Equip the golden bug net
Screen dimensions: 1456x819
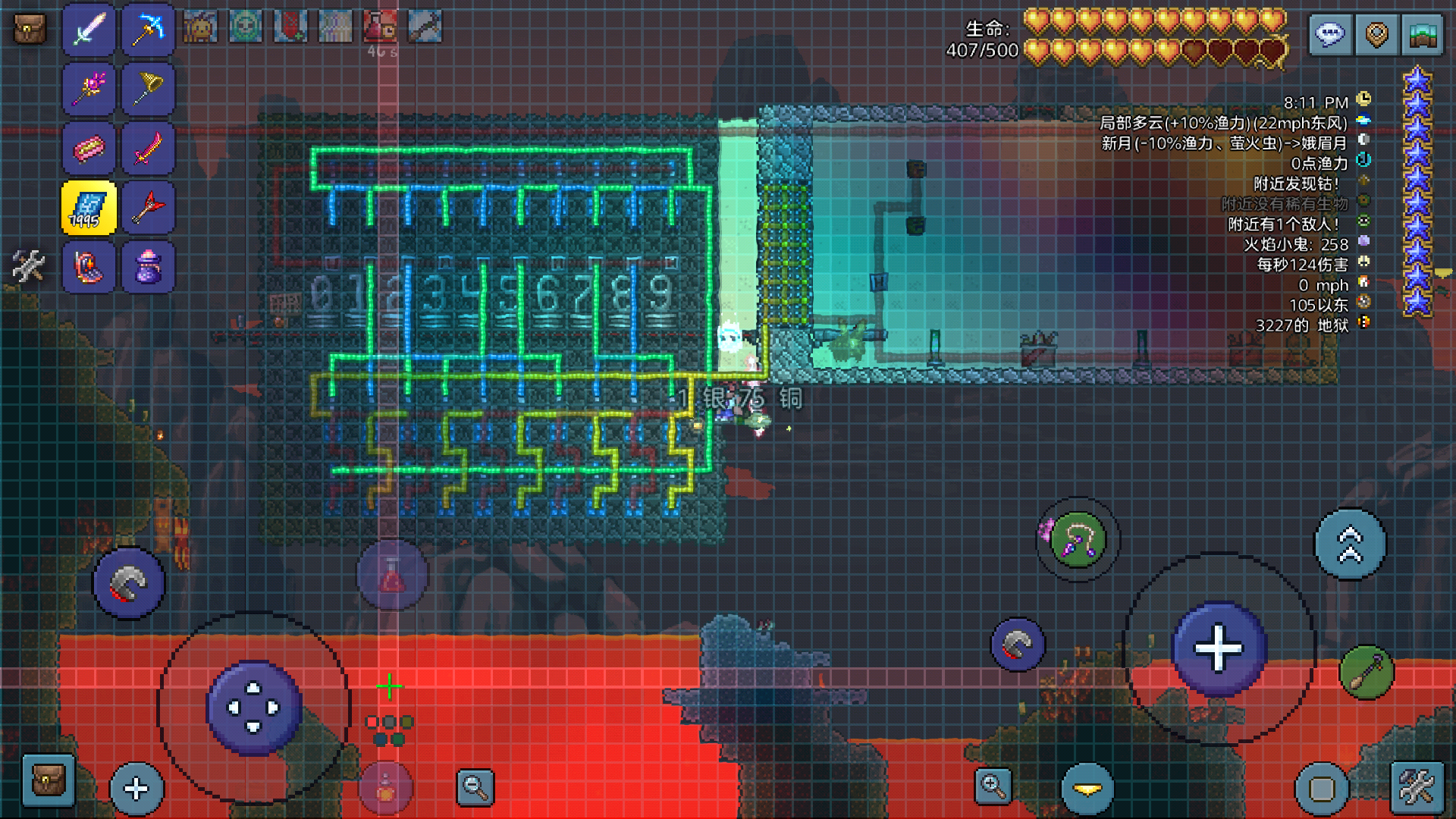click(149, 89)
